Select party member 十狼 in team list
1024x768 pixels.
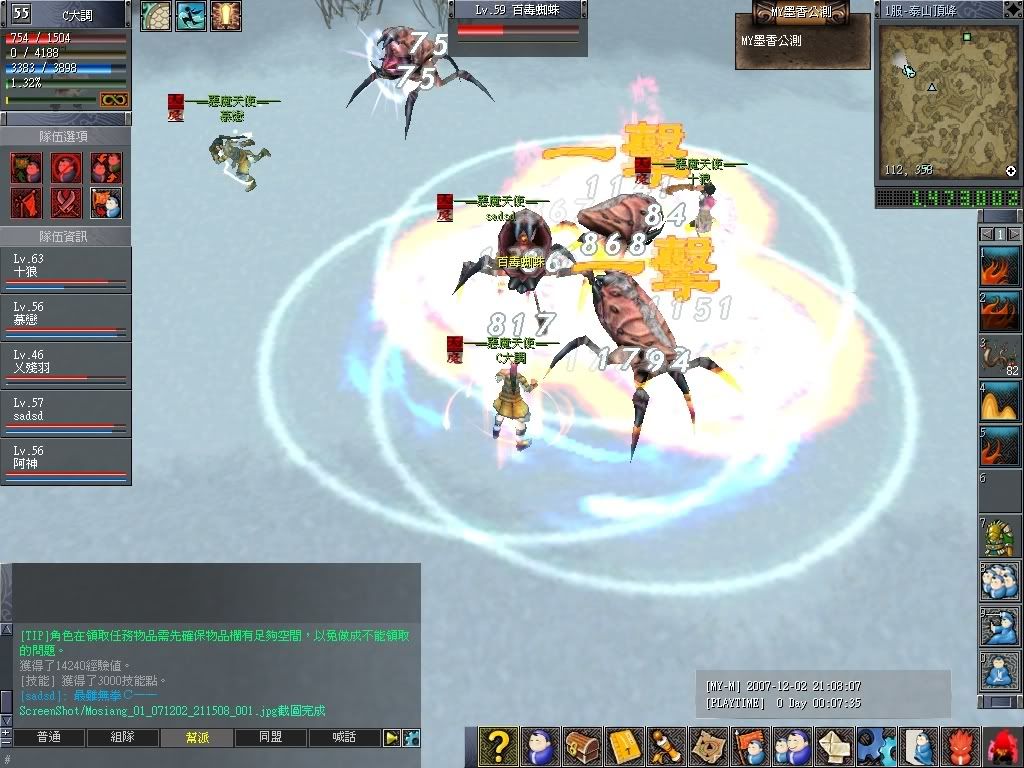(66, 270)
